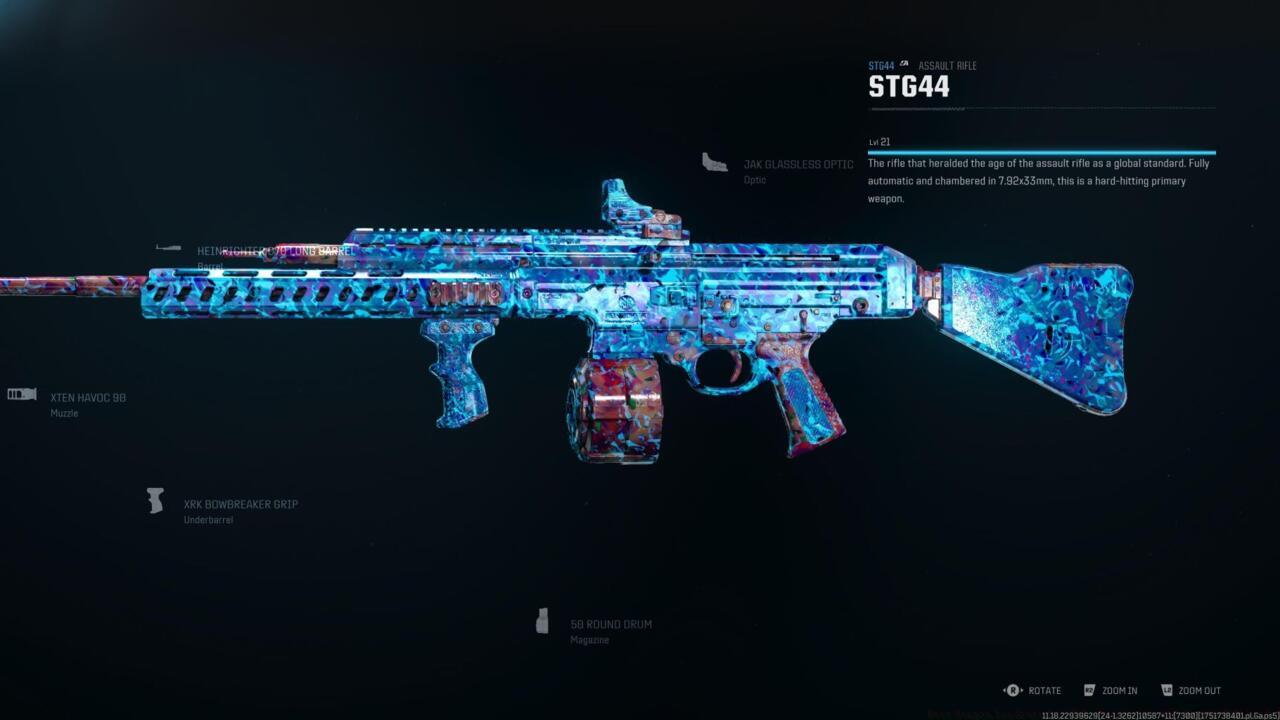
Task: Click the XTEN Havoc 90 muzzle icon
Action: (x=20, y=394)
